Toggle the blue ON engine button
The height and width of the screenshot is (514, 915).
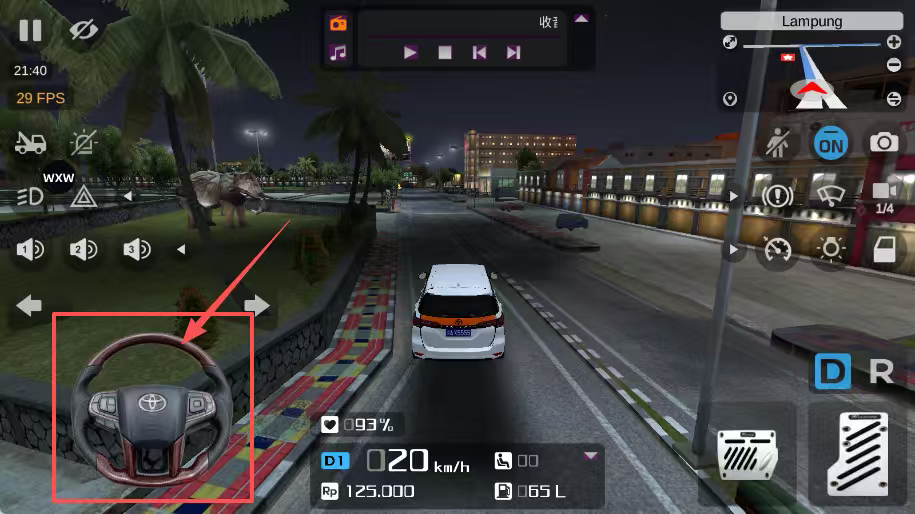coord(830,144)
